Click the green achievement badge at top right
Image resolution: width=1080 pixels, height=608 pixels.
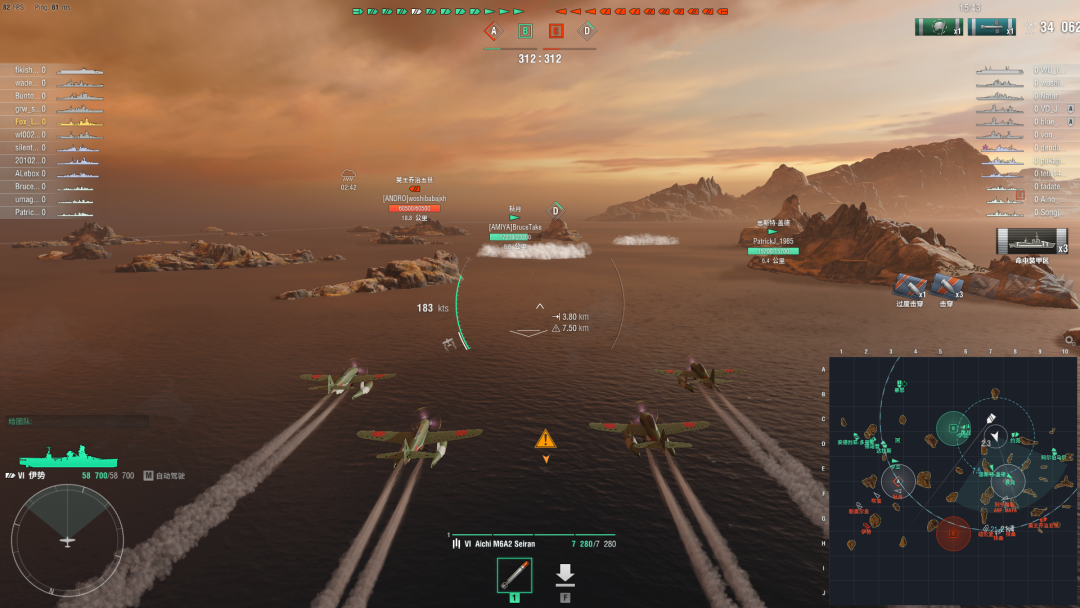tap(938, 27)
